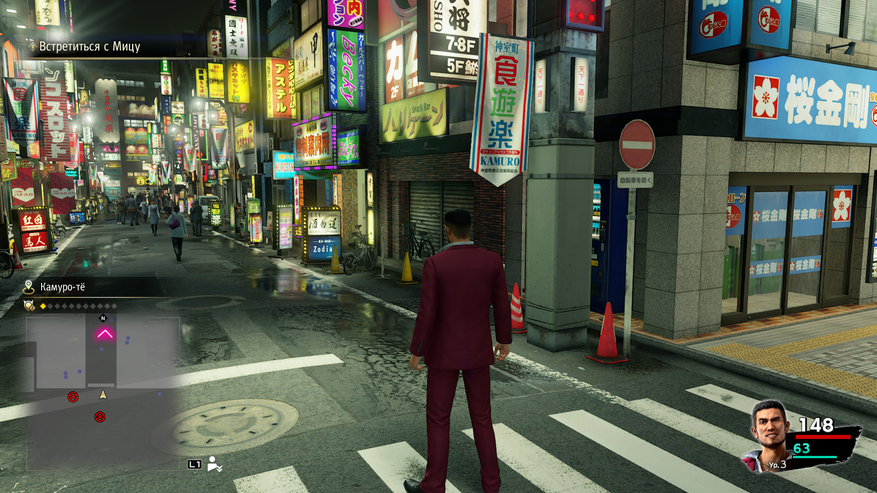Screen dimensions: 877x493
Task: Select the map pin icon beside Камуро-тё
Action: tap(30, 286)
